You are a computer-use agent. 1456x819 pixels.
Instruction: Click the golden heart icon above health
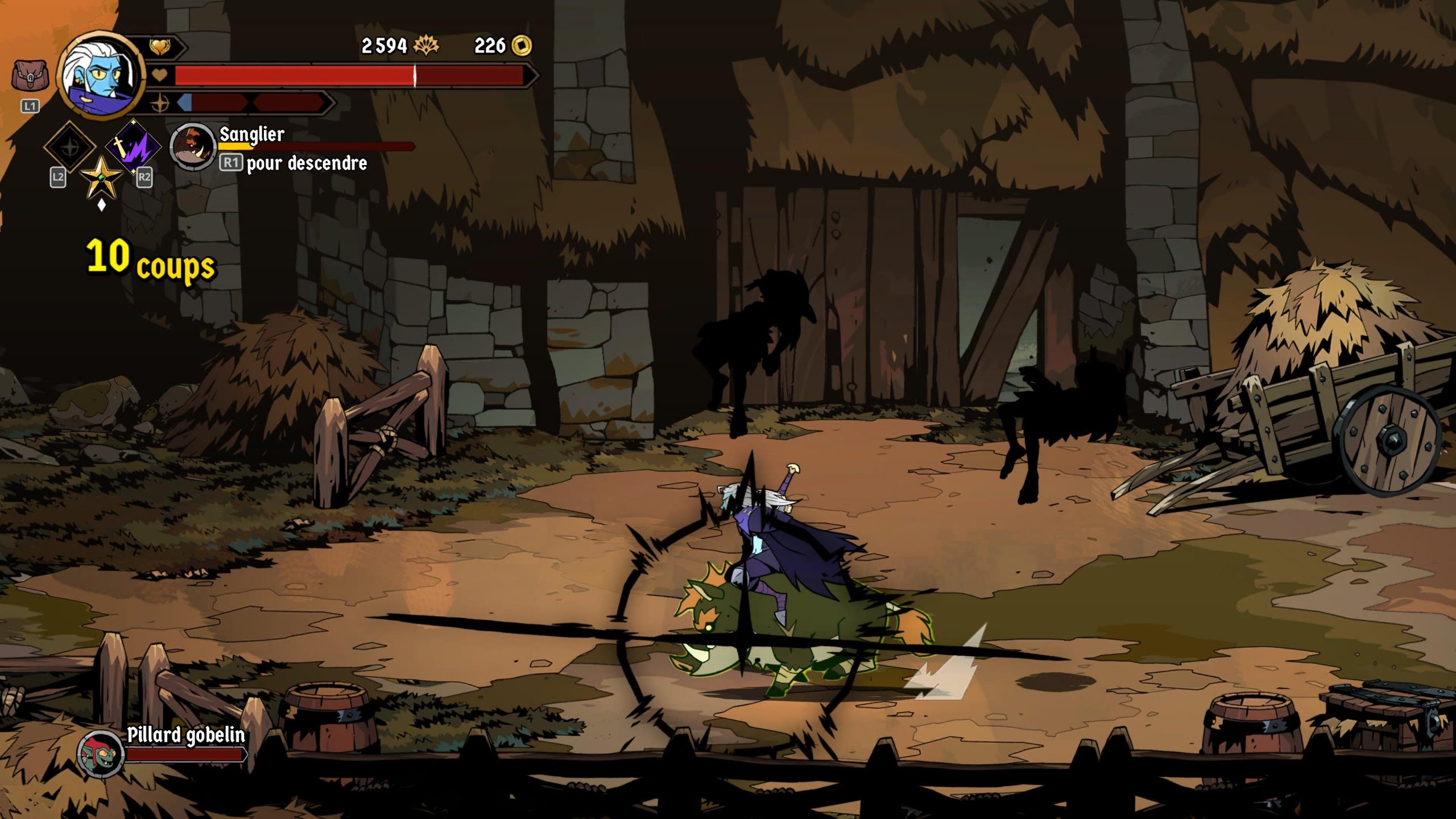[x=159, y=47]
